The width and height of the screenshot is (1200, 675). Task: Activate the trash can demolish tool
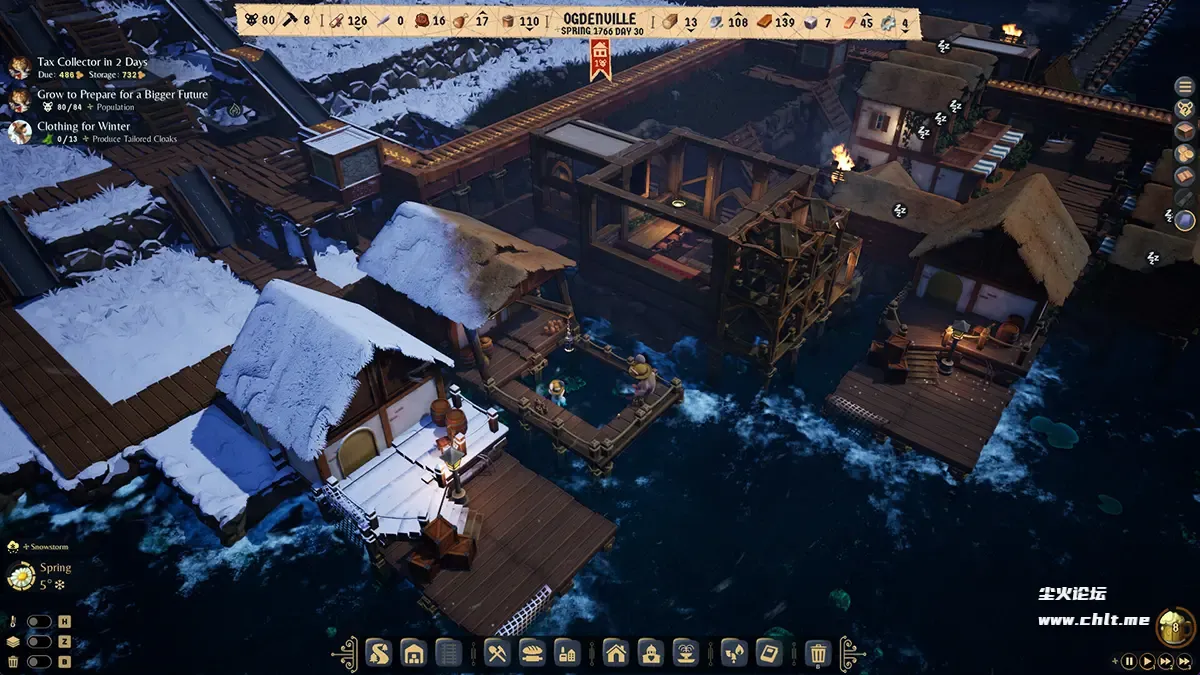click(x=818, y=654)
